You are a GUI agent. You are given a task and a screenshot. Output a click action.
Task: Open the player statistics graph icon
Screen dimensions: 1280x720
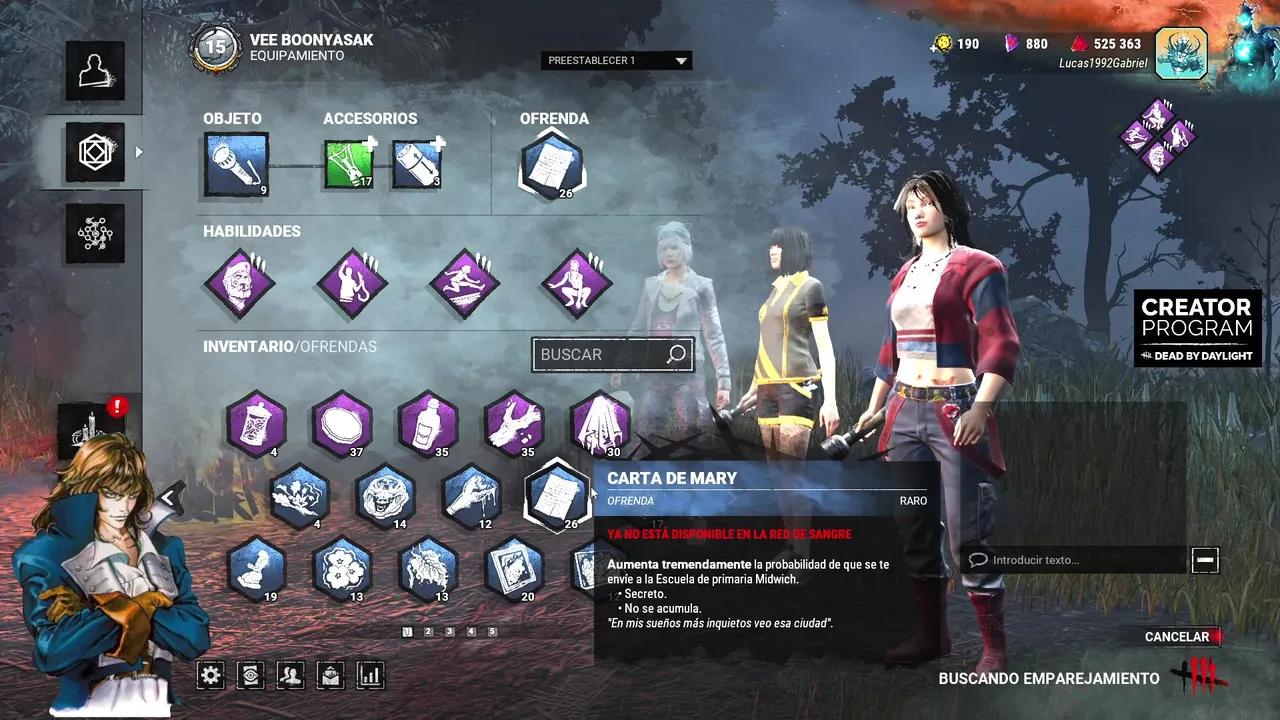370,675
